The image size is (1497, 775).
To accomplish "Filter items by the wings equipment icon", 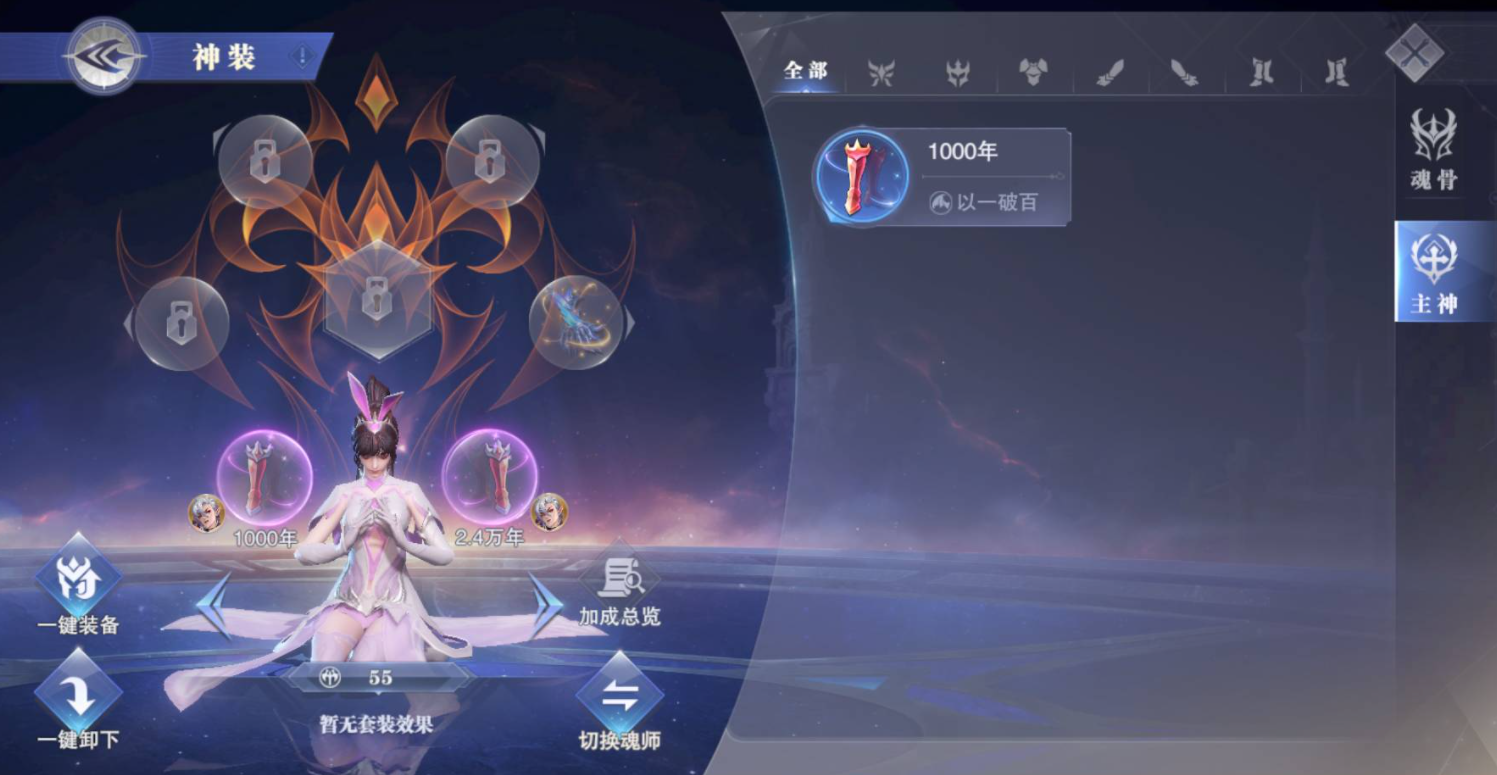I will [x=883, y=72].
